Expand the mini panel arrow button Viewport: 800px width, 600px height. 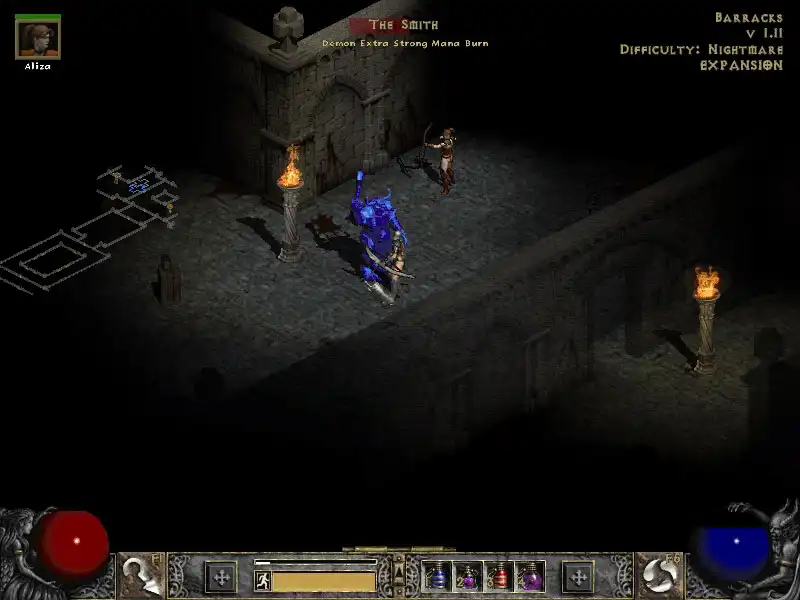(x=400, y=573)
